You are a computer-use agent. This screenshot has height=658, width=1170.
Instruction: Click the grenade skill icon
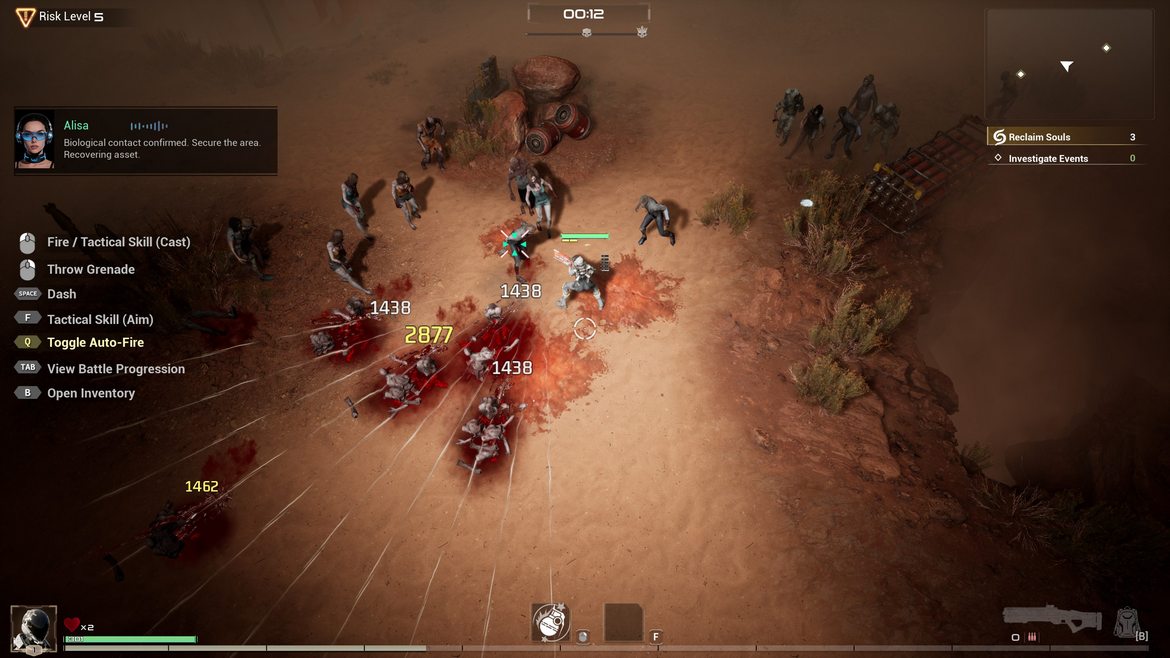click(549, 622)
